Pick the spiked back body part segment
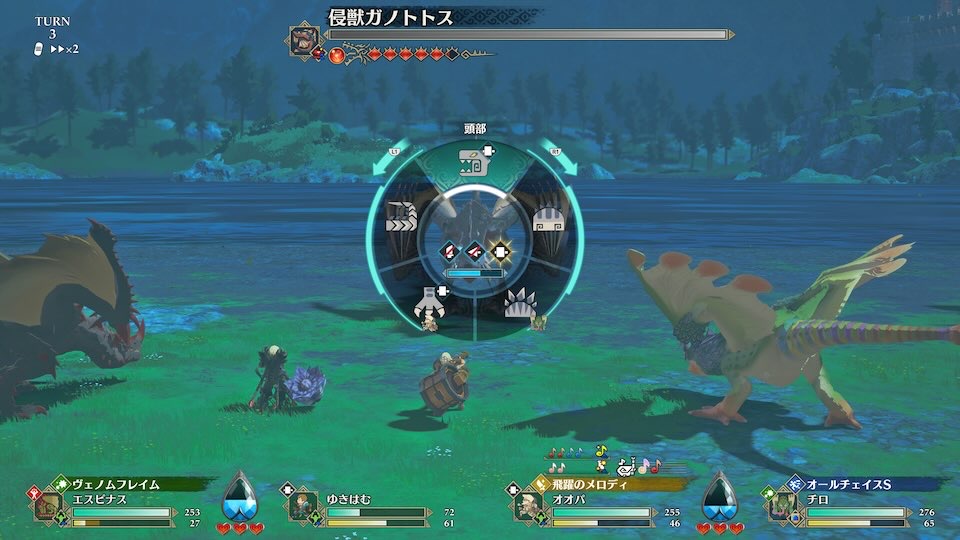 click(517, 301)
